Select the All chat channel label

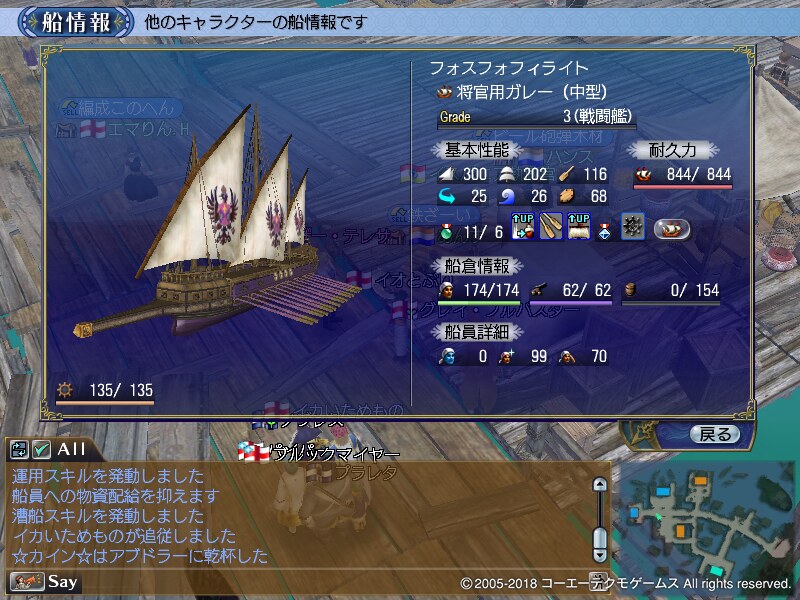click(x=72, y=450)
